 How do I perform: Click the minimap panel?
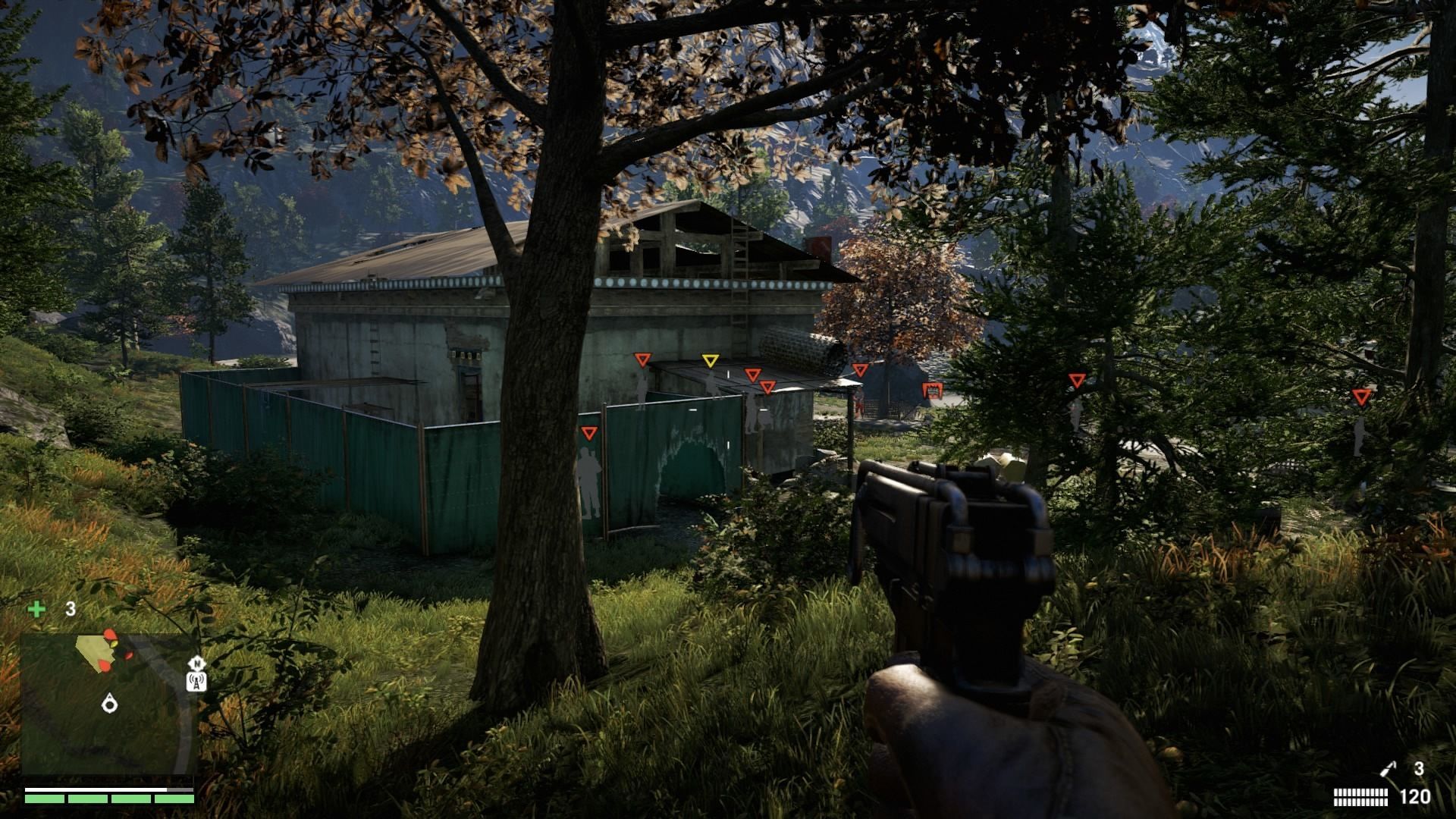[108, 704]
